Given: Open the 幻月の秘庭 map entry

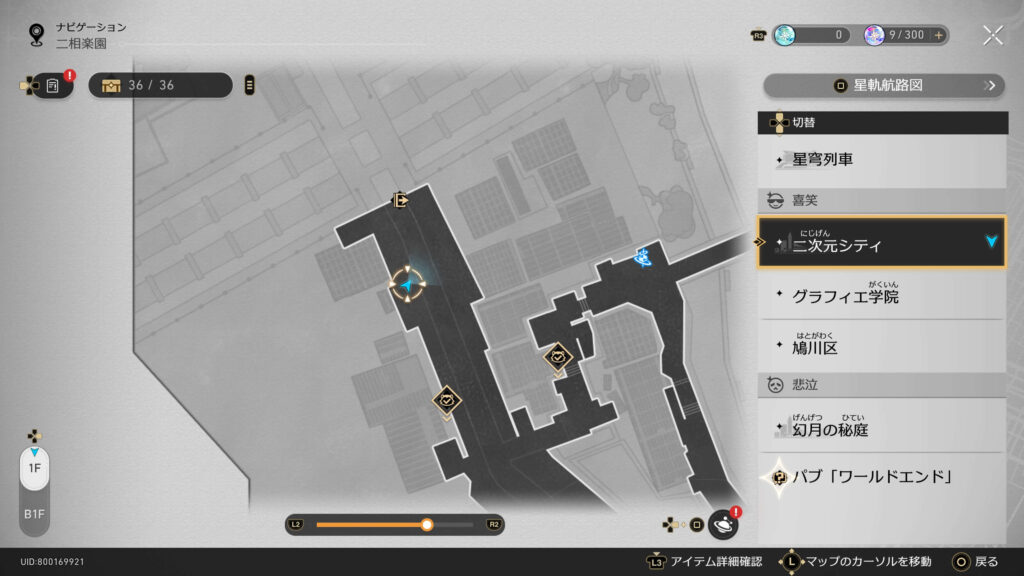Looking at the screenshot, I should [882, 428].
